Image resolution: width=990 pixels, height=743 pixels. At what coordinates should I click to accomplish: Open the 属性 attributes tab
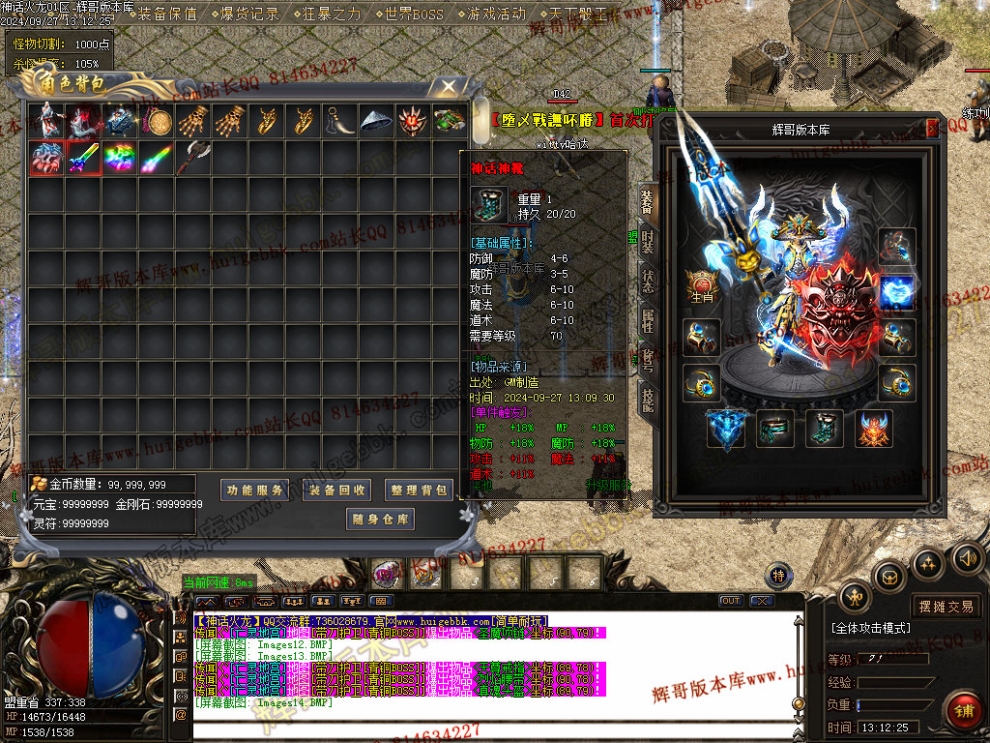point(647,320)
